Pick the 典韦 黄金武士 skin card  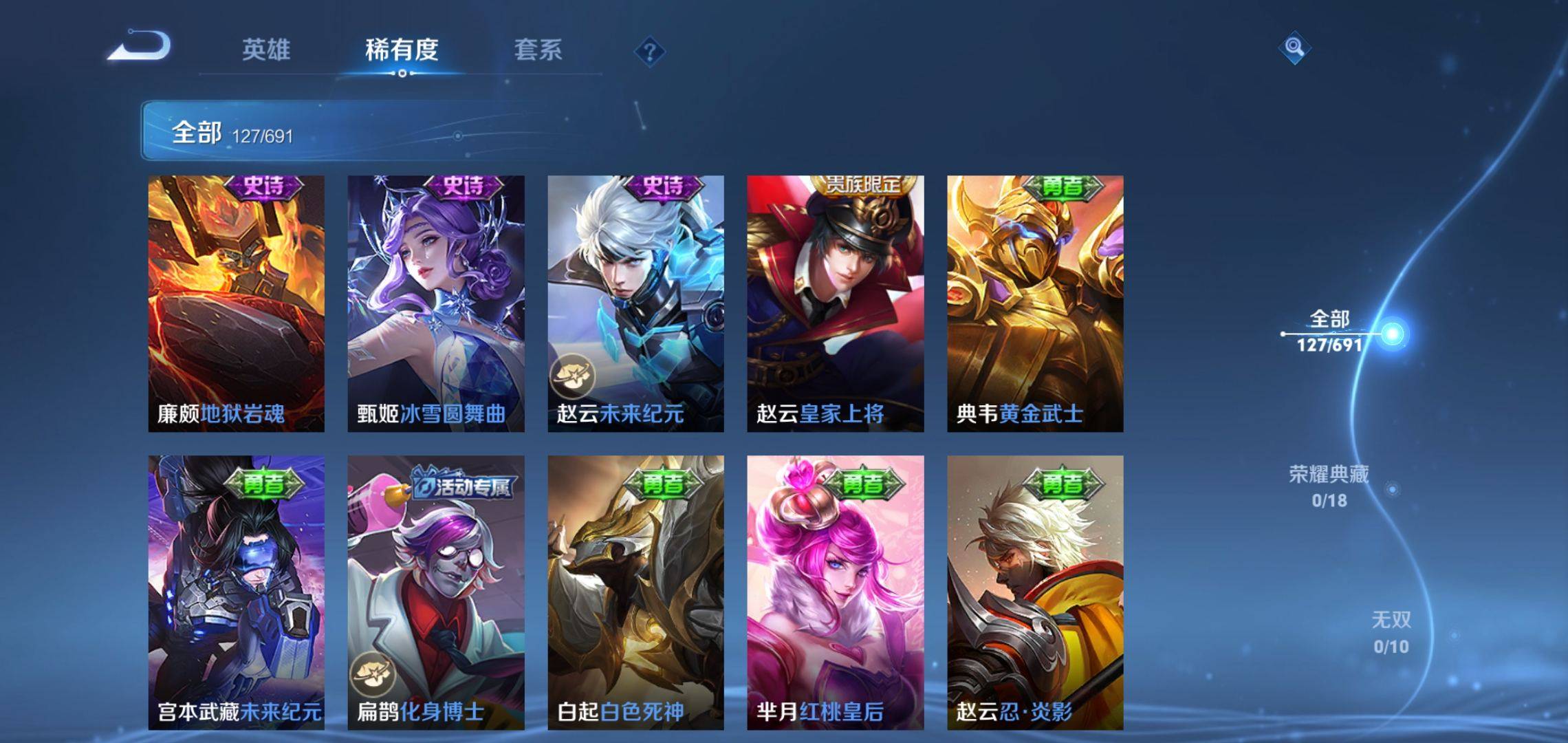coord(1035,303)
